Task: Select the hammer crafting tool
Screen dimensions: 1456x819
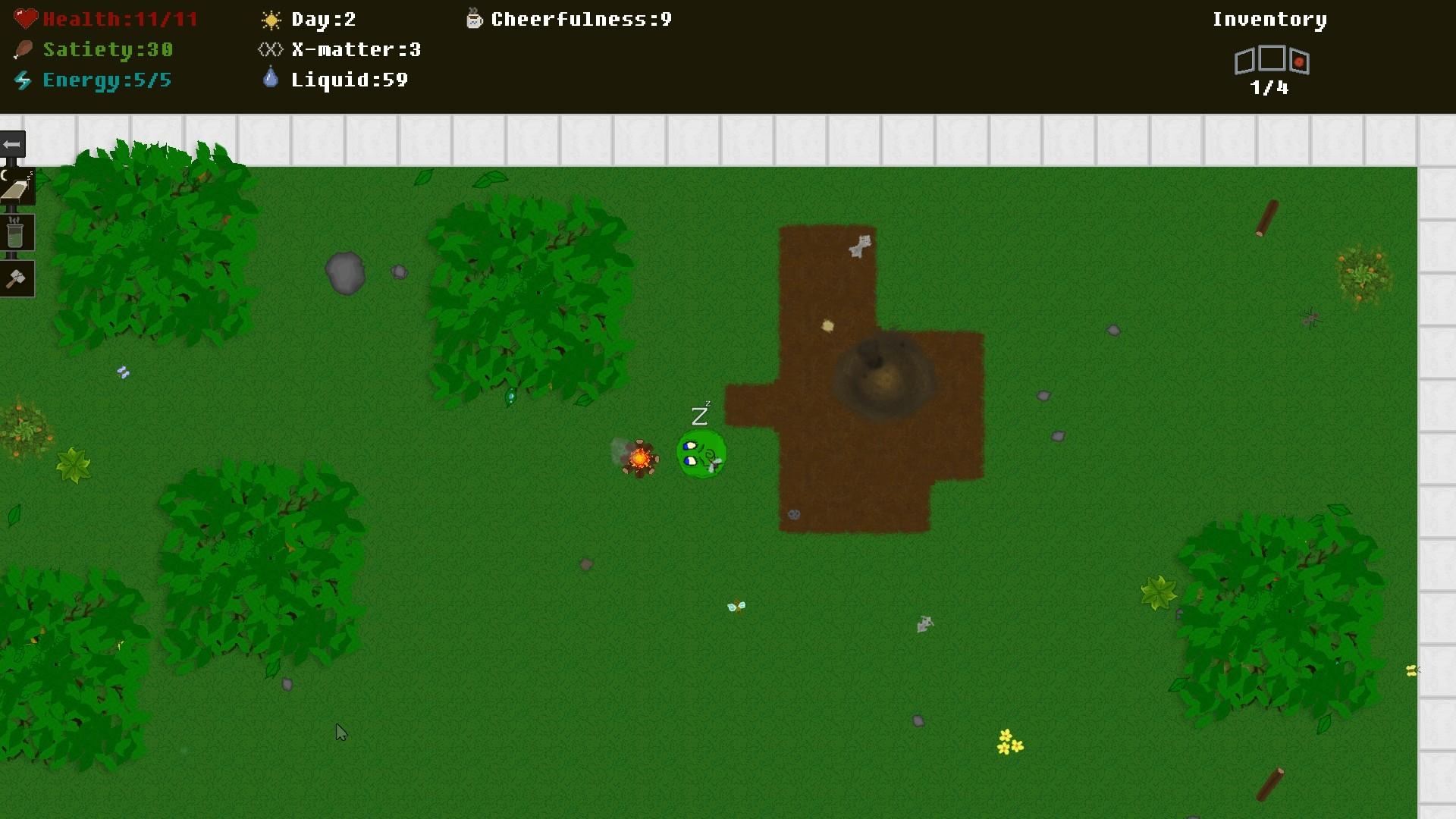Action: (x=17, y=278)
